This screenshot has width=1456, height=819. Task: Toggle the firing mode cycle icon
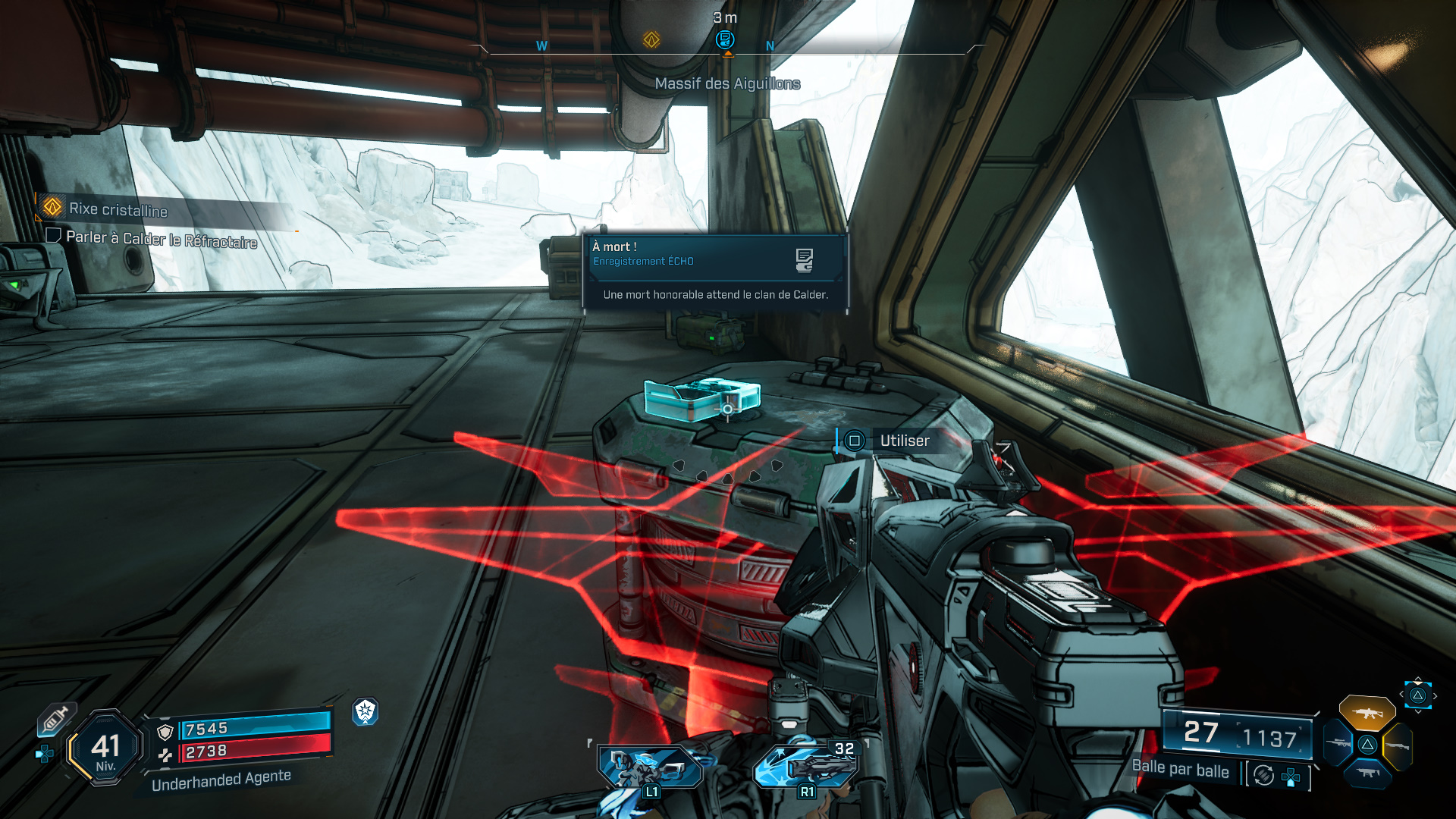point(1263,775)
